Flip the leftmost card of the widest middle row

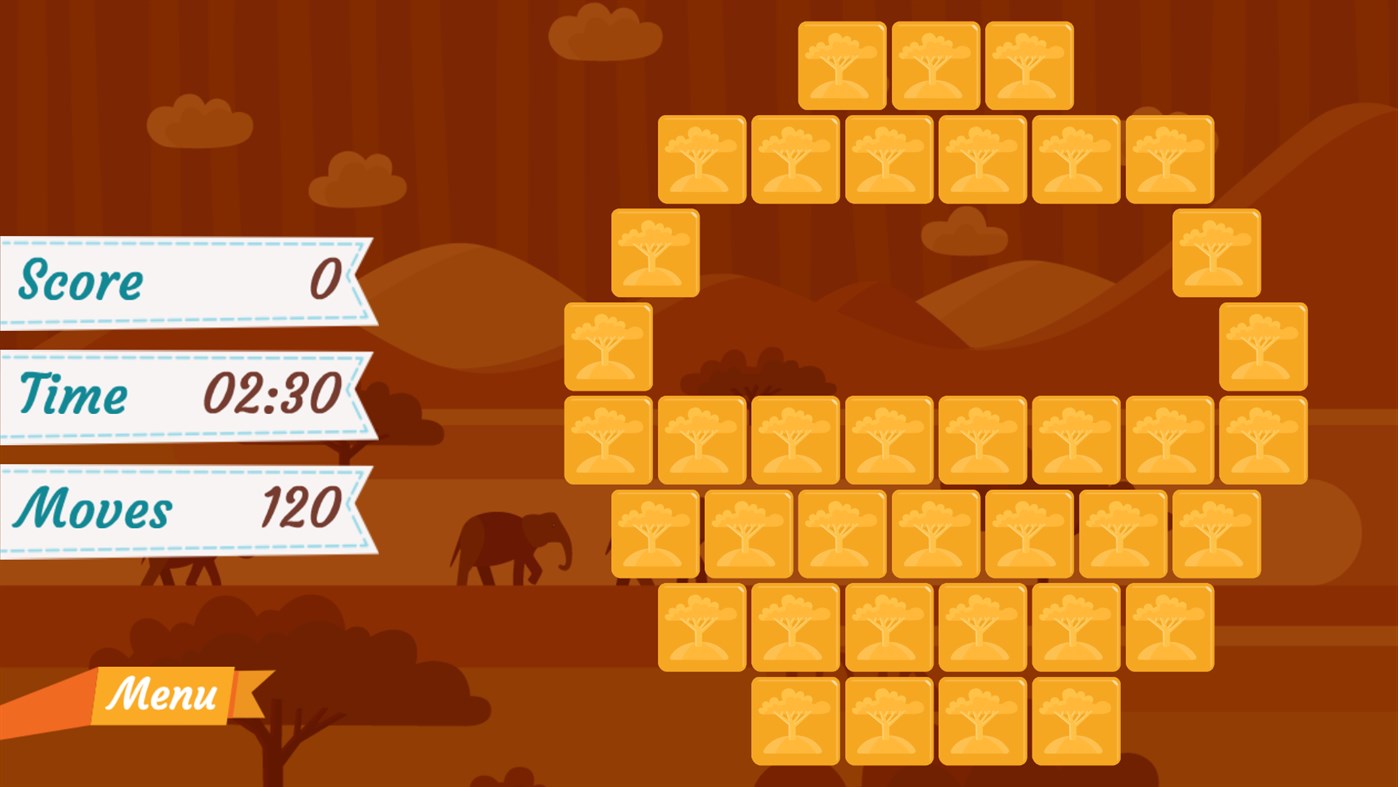[x=608, y=439]
